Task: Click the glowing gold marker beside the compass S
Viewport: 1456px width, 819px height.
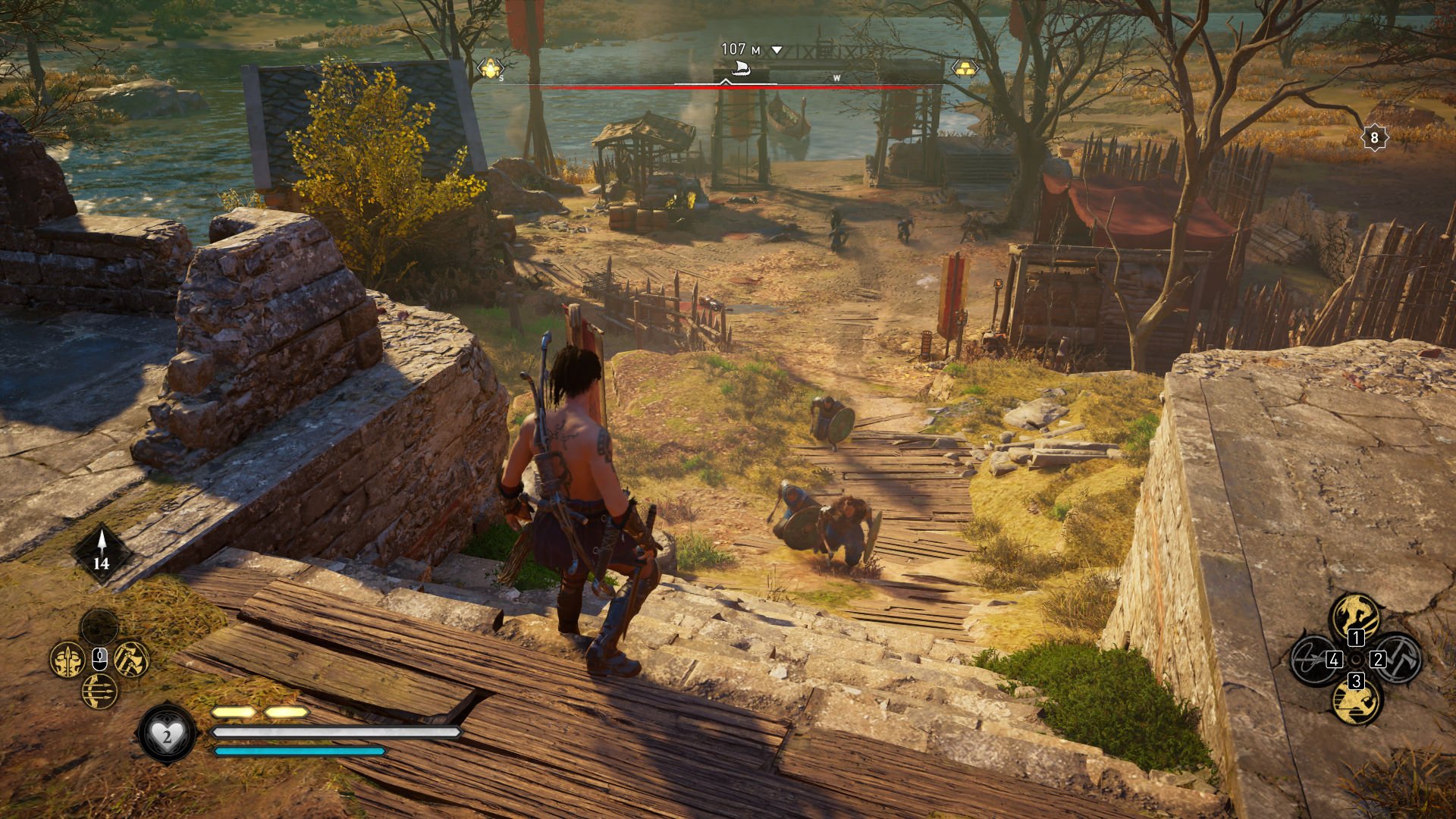Action: [x=491, y=69]
